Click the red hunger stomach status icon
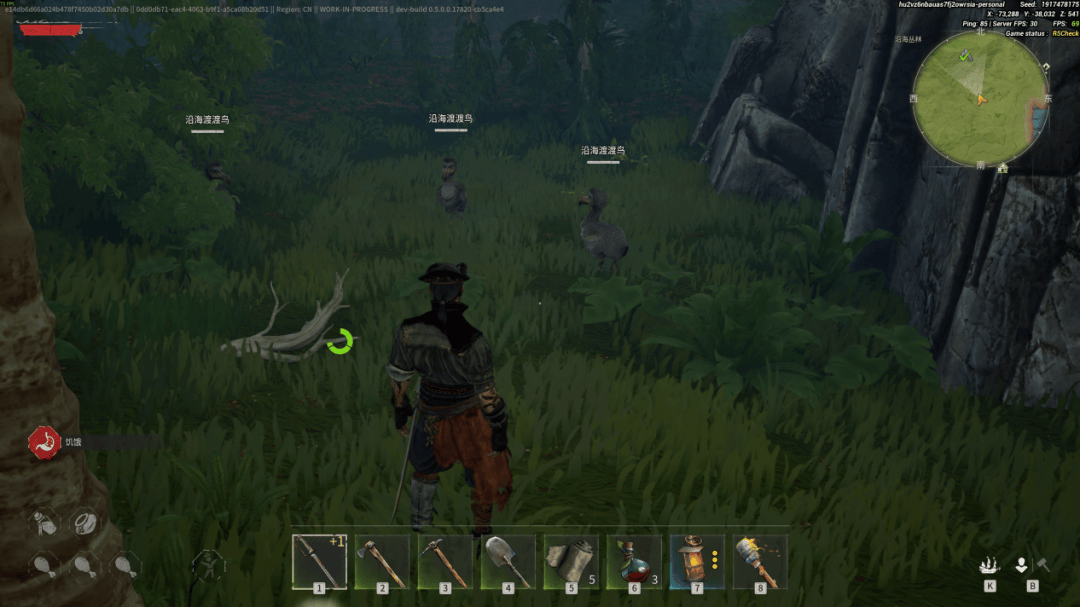Image resolution: width=1080 pixels, height=607 pixels. (x=44, y=442)
